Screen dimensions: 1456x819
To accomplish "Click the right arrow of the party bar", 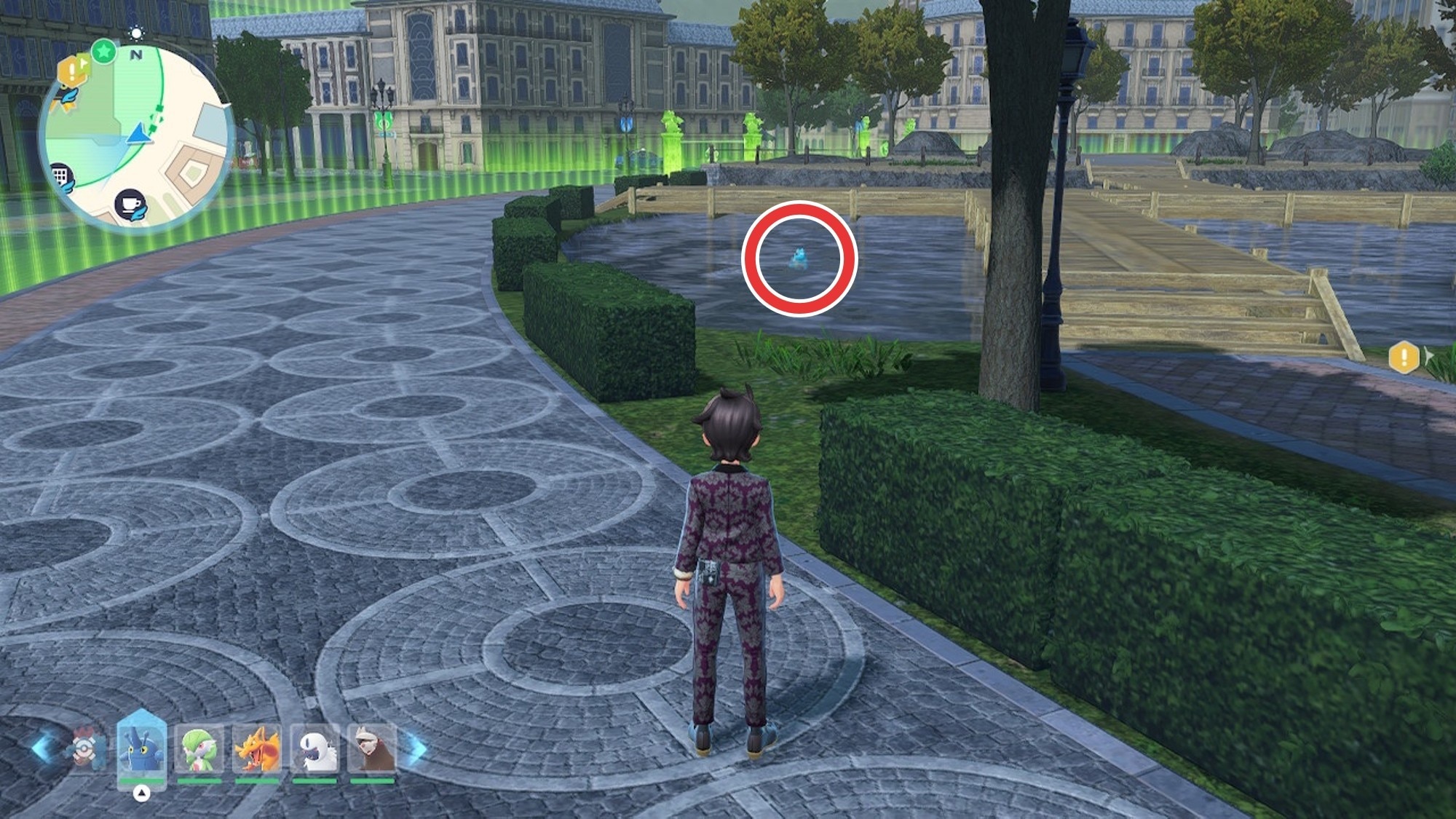I will tap(416, 748).
